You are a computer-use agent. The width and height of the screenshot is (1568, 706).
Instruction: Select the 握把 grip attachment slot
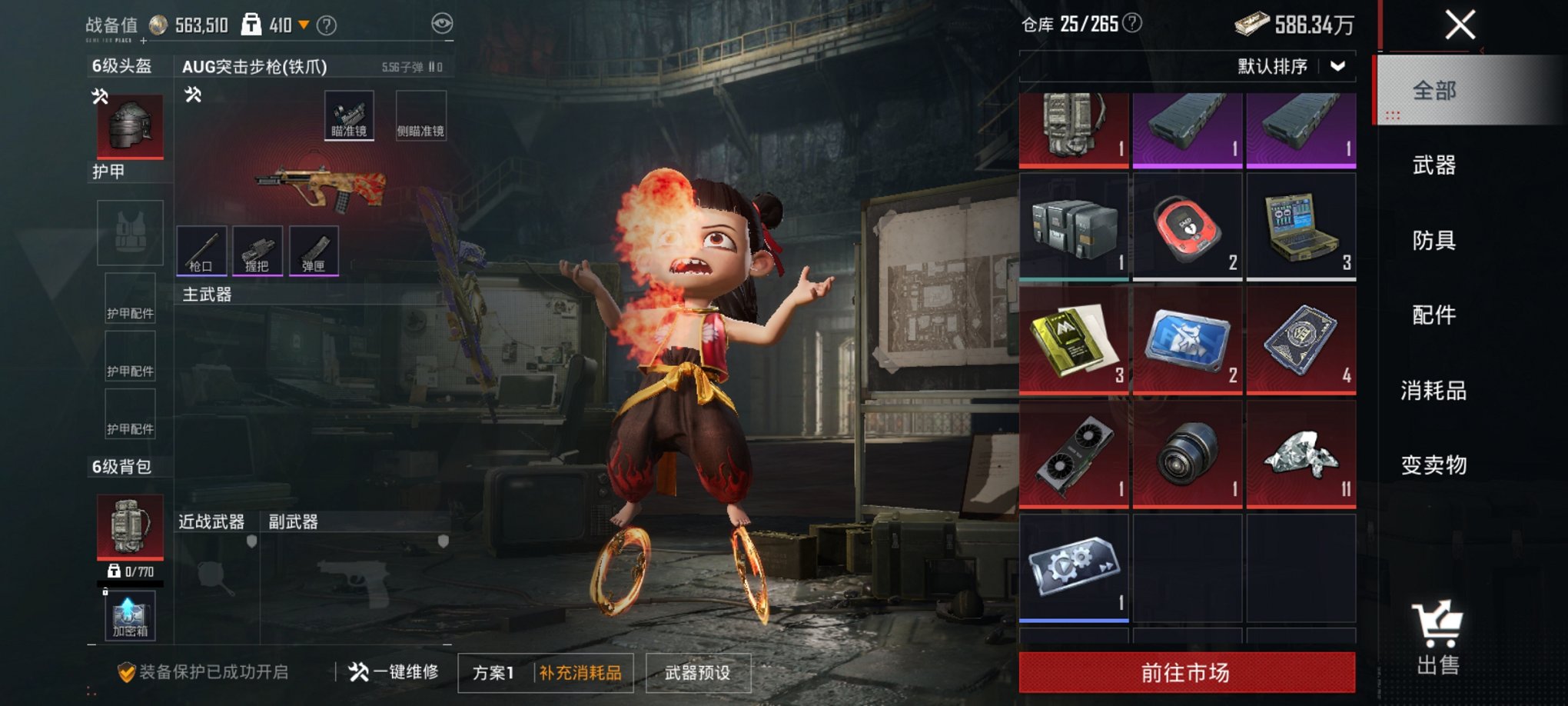click(257, 250)
